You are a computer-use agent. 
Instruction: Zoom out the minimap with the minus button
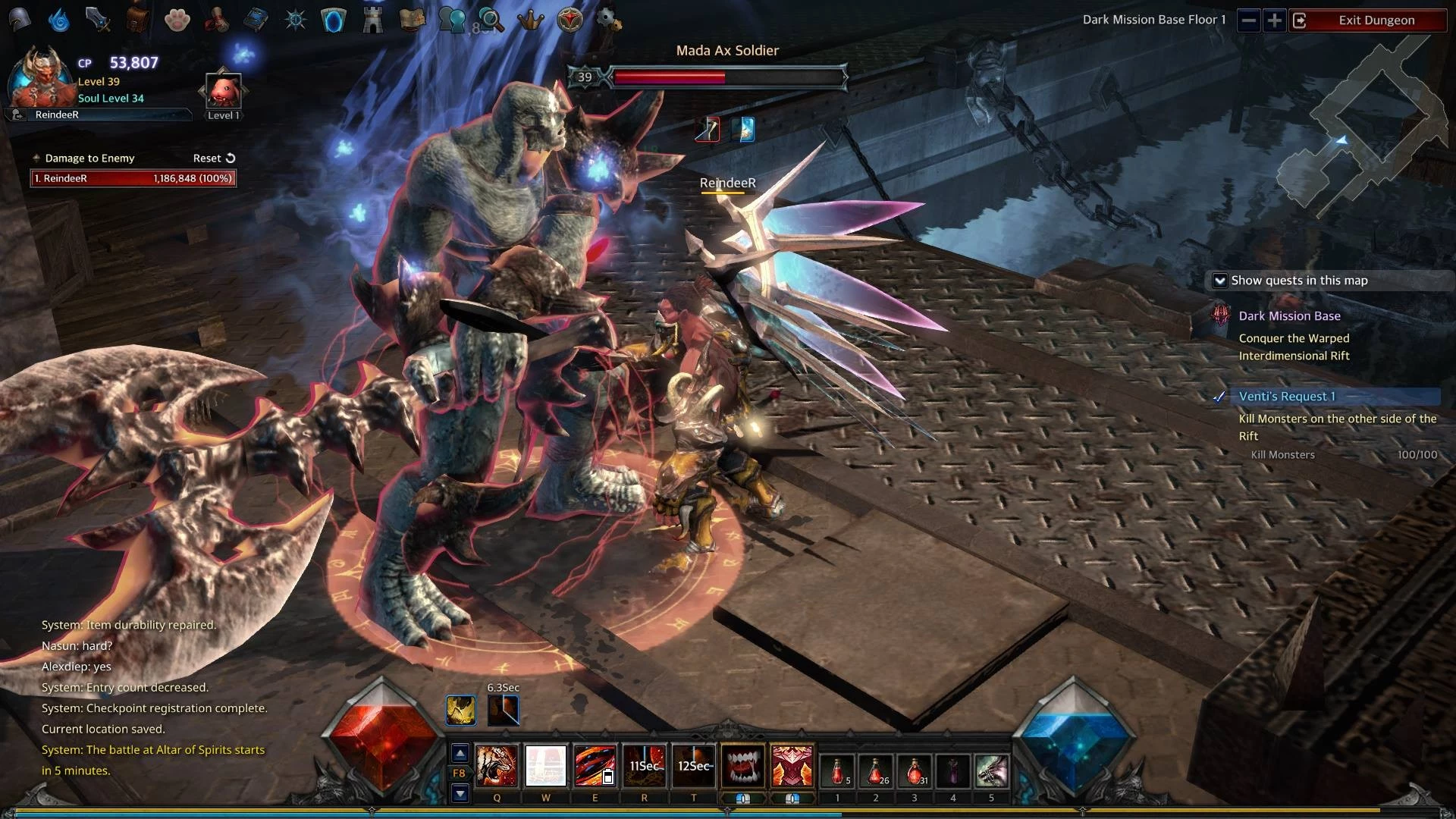click(x=1248, y=20)
